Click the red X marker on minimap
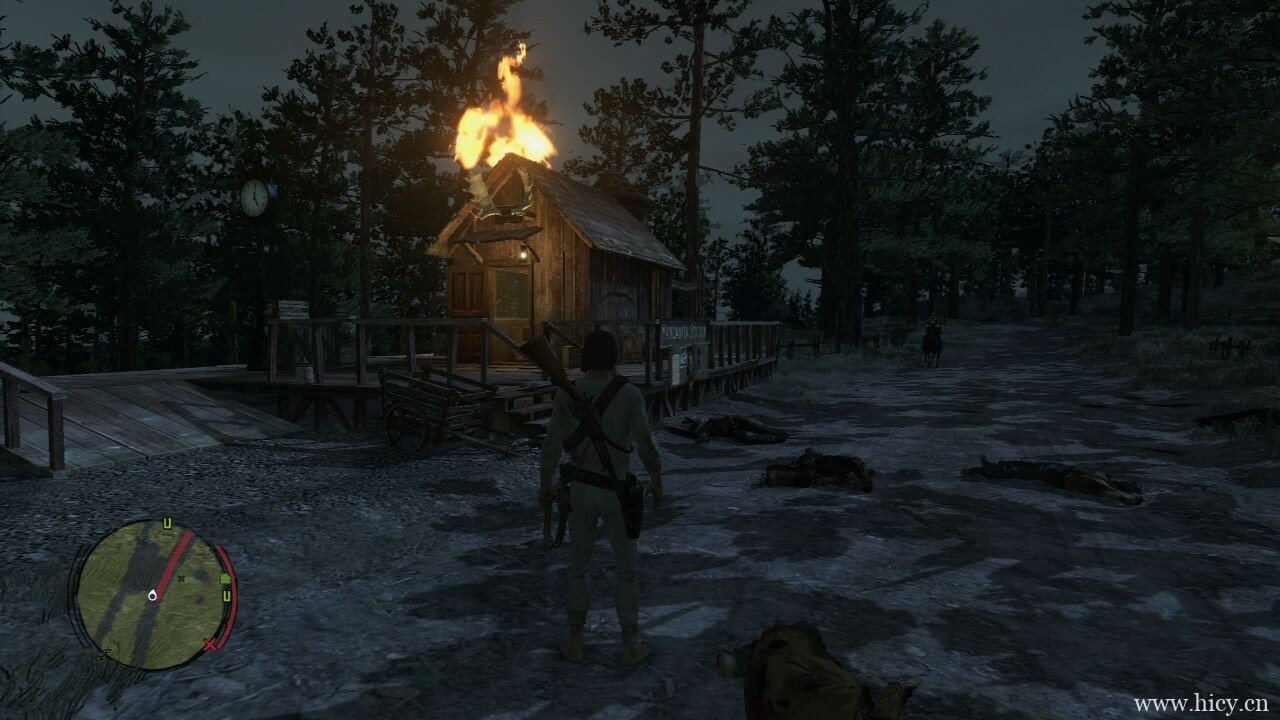This screenshot has height=720, width=1280. [211, 645]
